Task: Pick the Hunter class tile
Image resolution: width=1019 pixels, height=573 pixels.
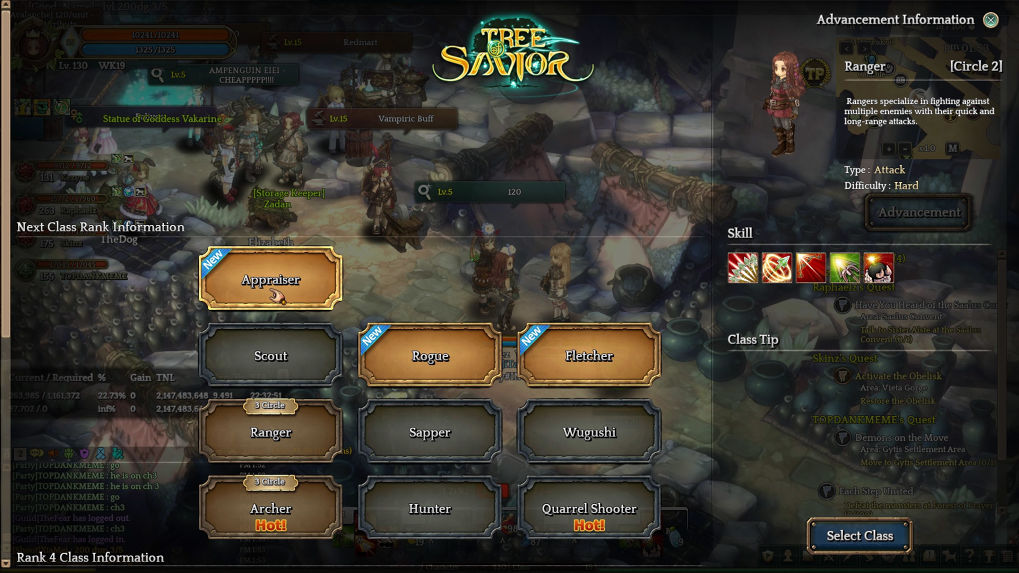Action: click(x=430, y=509)
